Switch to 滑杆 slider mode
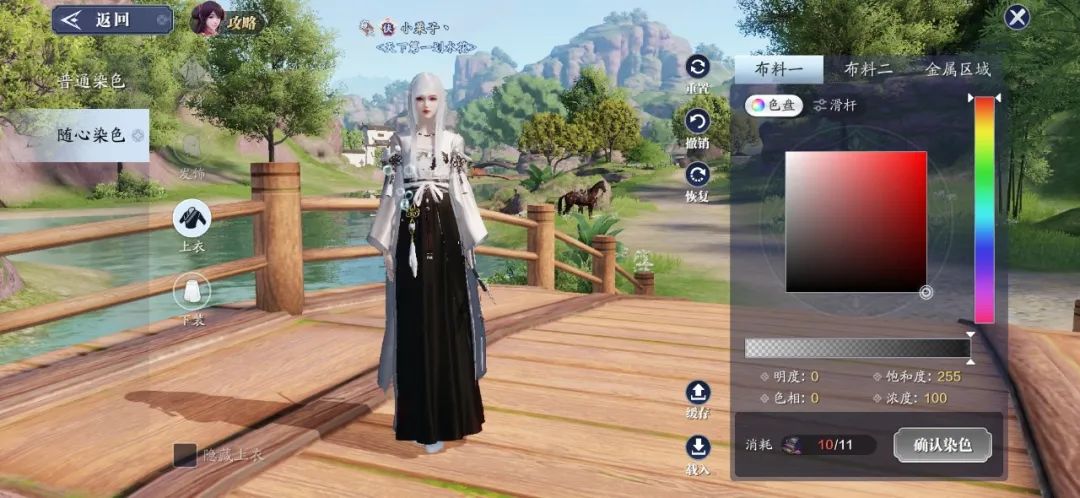1080x498 pixels. pyautogui.click(x=834, y=105)
